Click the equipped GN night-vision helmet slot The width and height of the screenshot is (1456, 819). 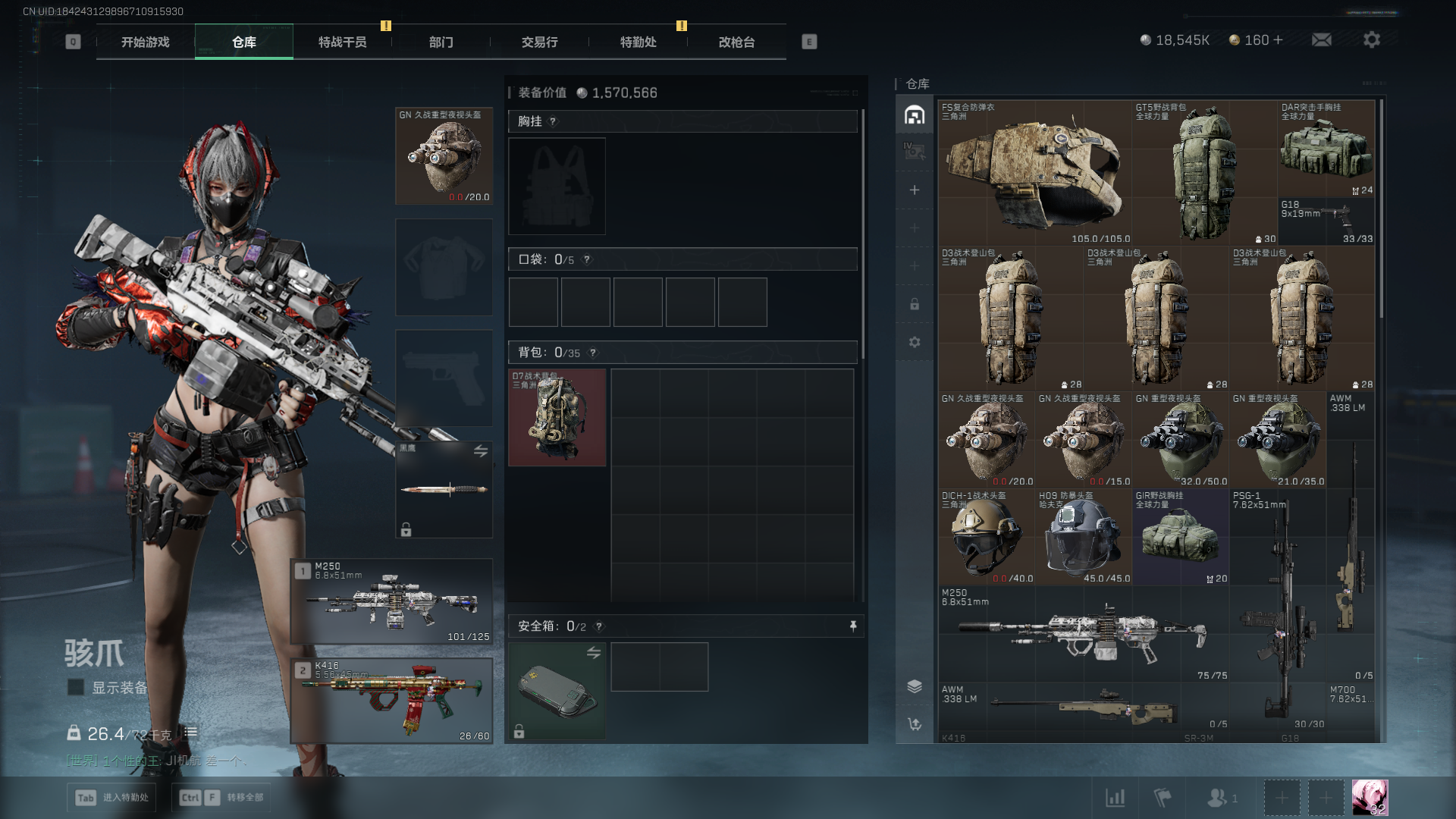tap(444, 156)
